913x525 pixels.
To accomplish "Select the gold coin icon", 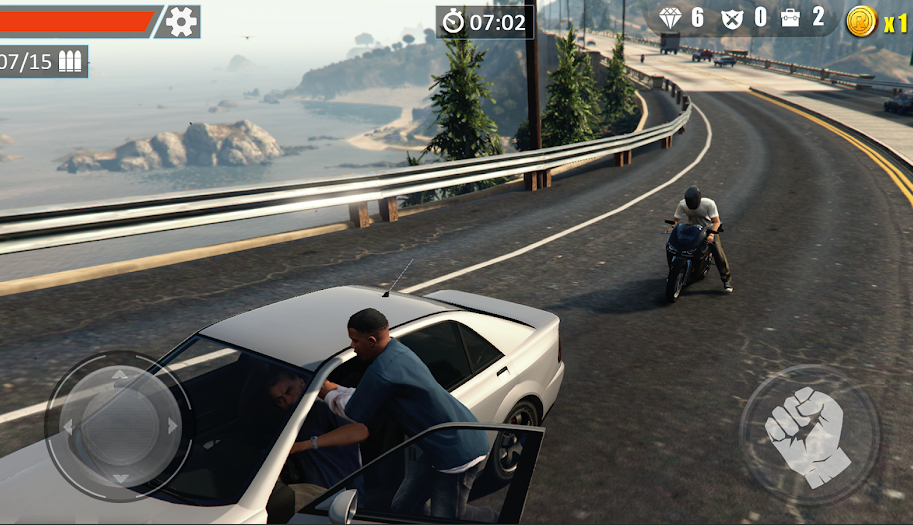I will coord(860,21).
